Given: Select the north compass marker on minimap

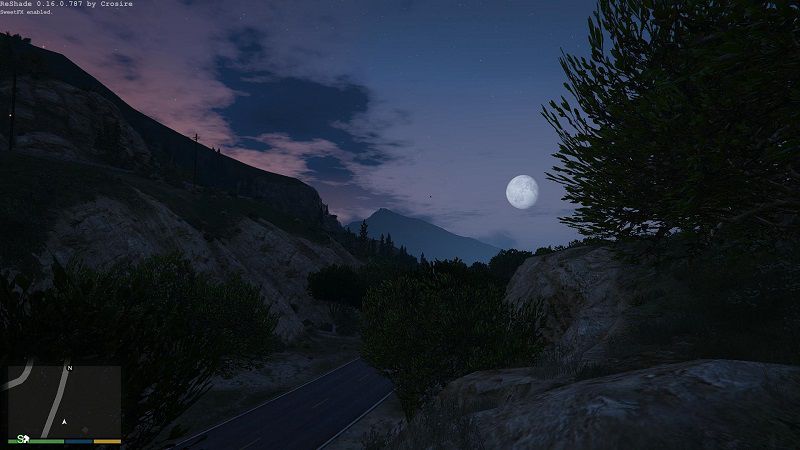Looking at the screenshot, I should click(x=69, y=369).
